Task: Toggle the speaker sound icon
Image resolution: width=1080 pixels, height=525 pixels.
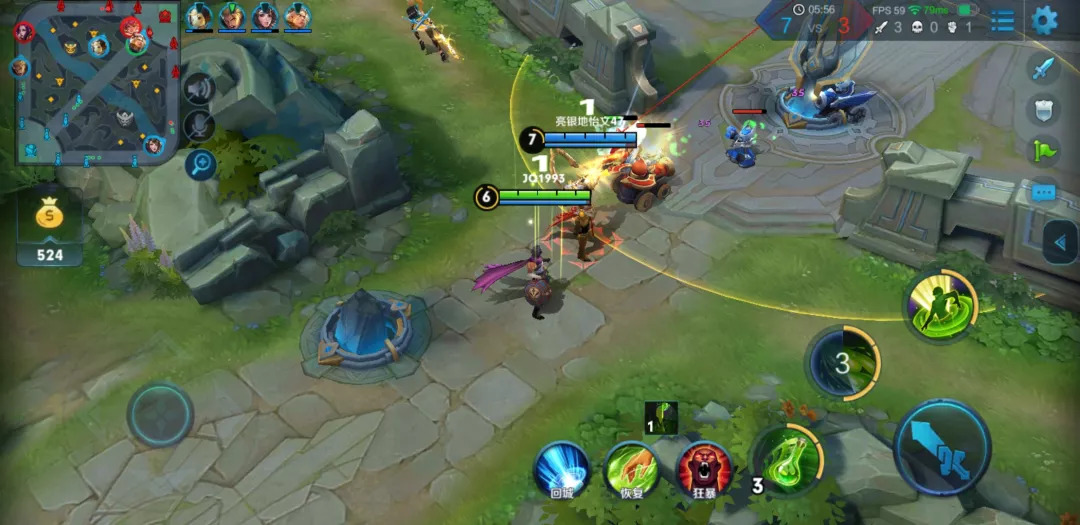Action: (199, 89)
